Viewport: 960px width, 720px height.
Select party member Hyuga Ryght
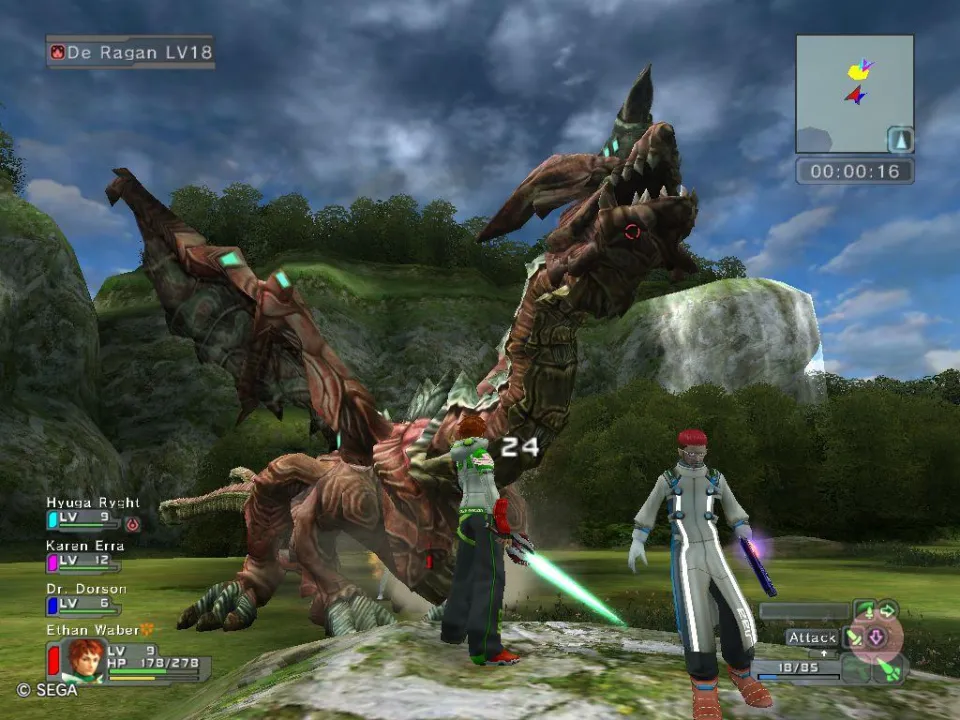pos(92,503)
